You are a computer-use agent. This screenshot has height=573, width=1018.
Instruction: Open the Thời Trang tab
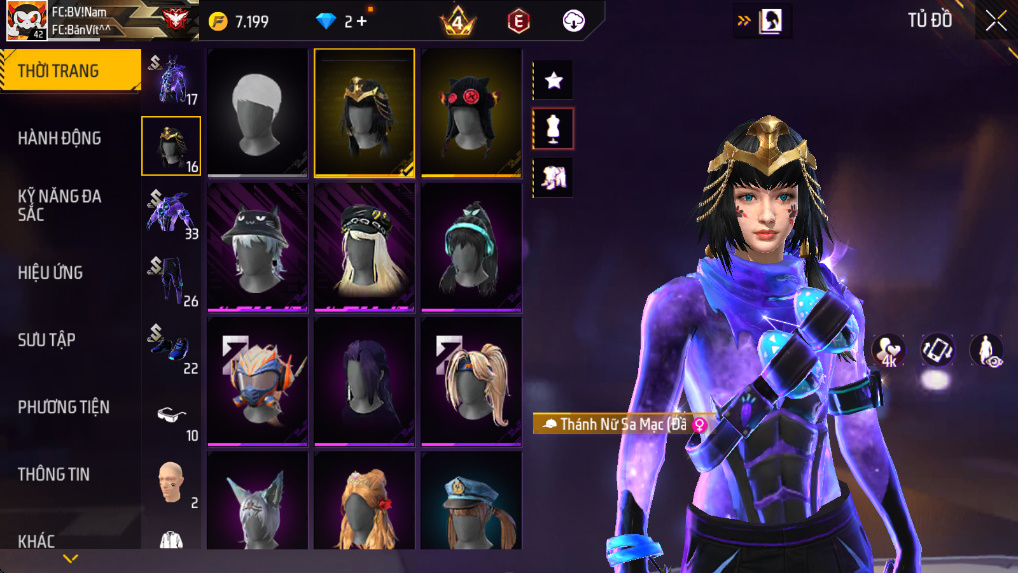pos(70,71)
